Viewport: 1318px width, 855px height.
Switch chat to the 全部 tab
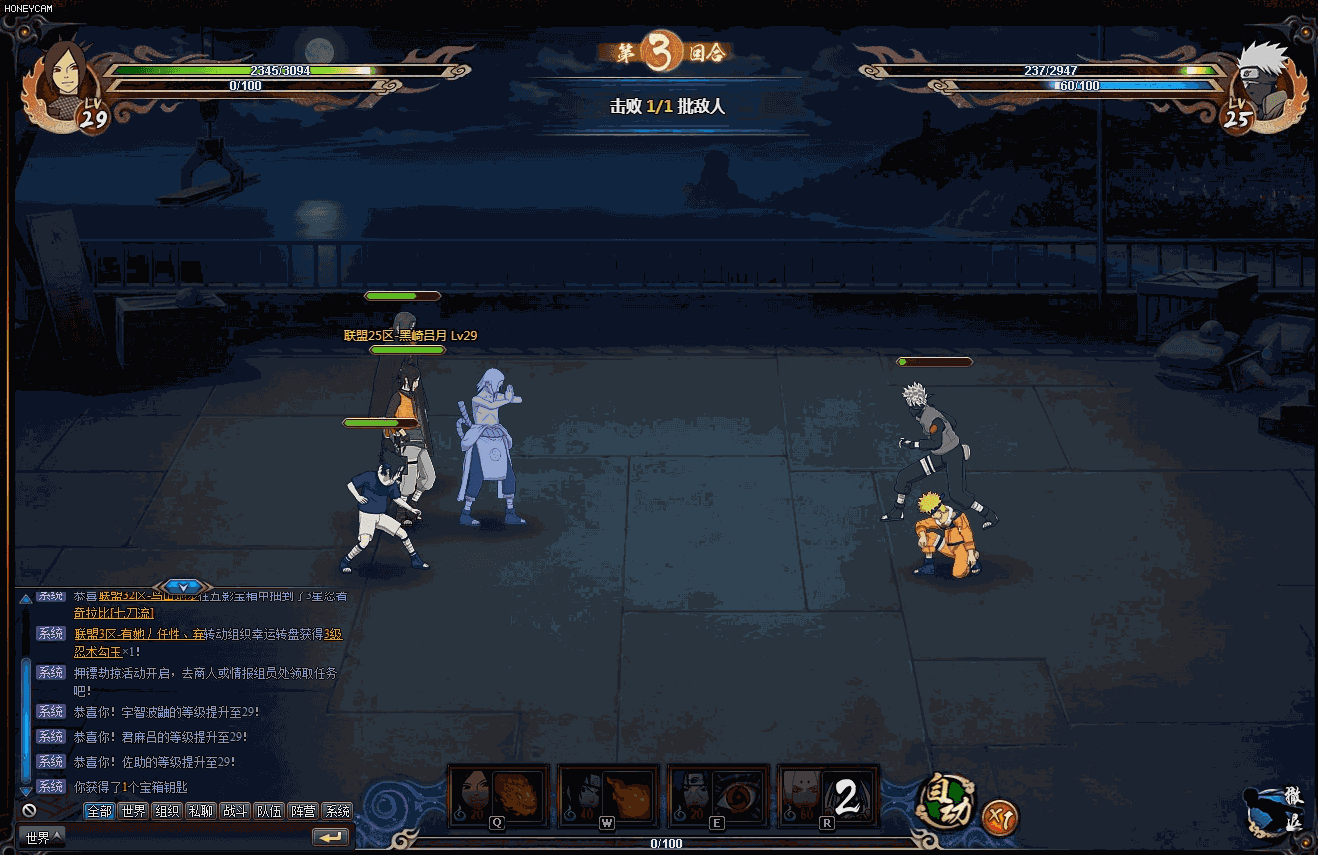99,811
